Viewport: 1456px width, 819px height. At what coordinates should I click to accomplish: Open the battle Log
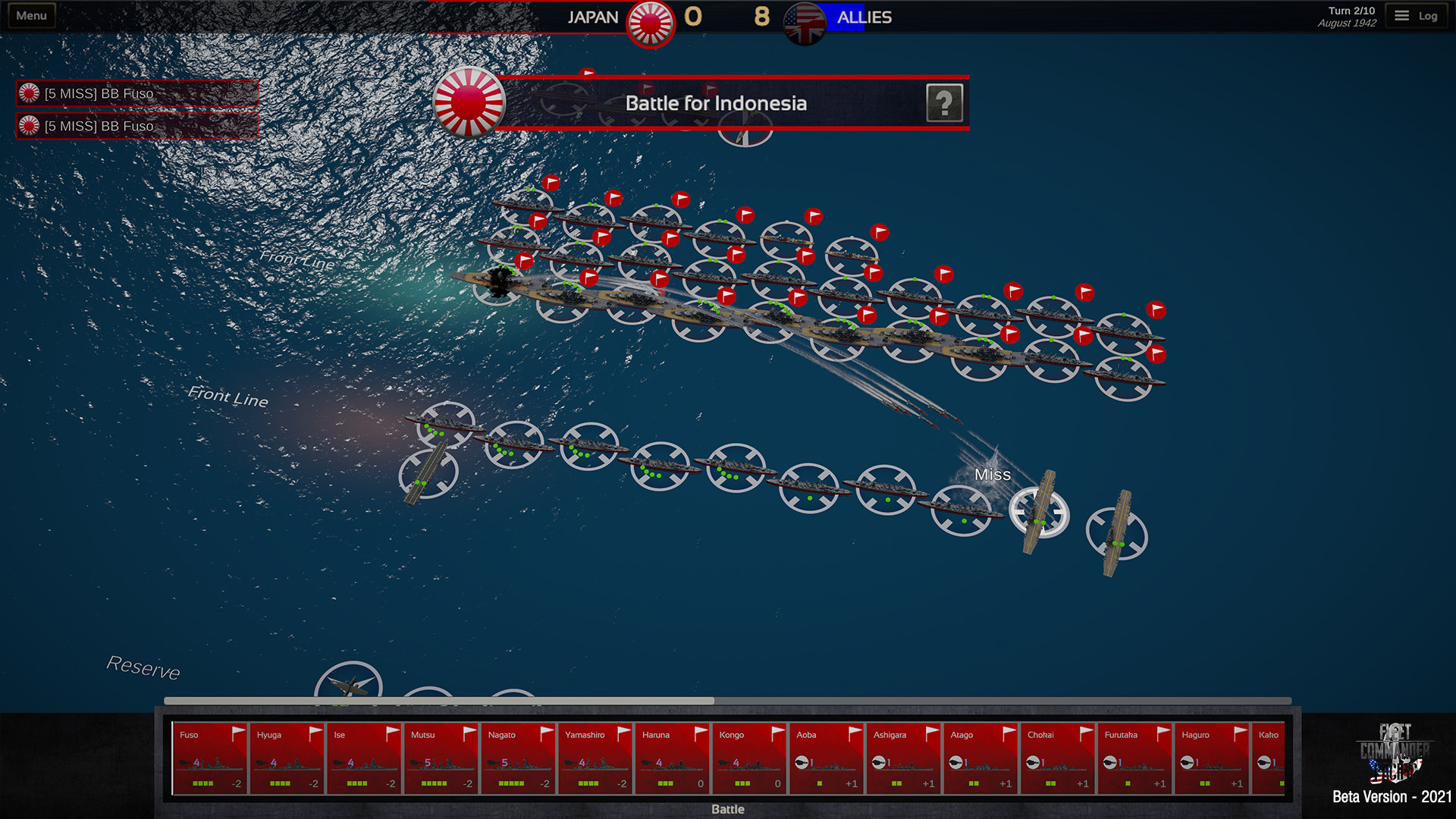tap(1416, 14)
